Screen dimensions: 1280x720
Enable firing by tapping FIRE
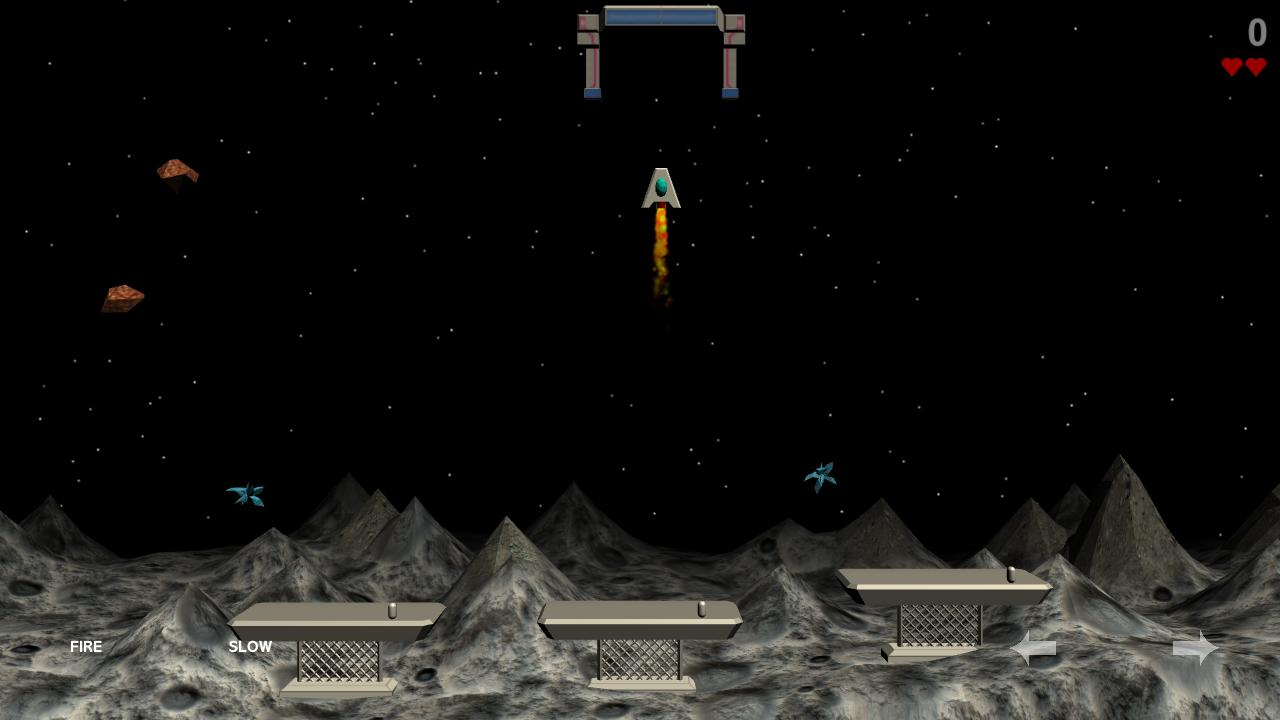click(86, 647)
